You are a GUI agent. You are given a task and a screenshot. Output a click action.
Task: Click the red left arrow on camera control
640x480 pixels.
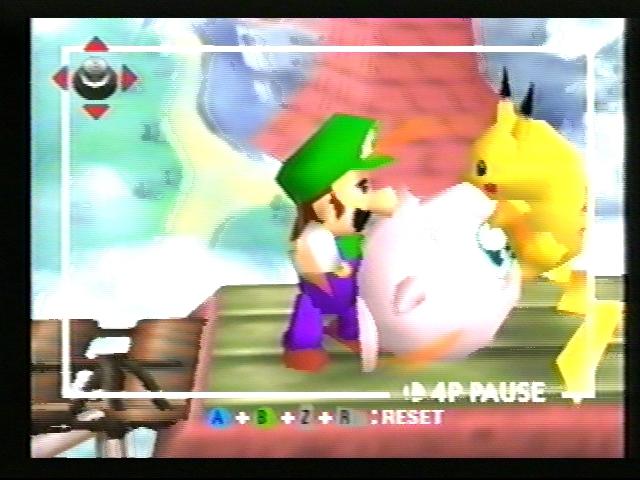click(x=60, y=77)
